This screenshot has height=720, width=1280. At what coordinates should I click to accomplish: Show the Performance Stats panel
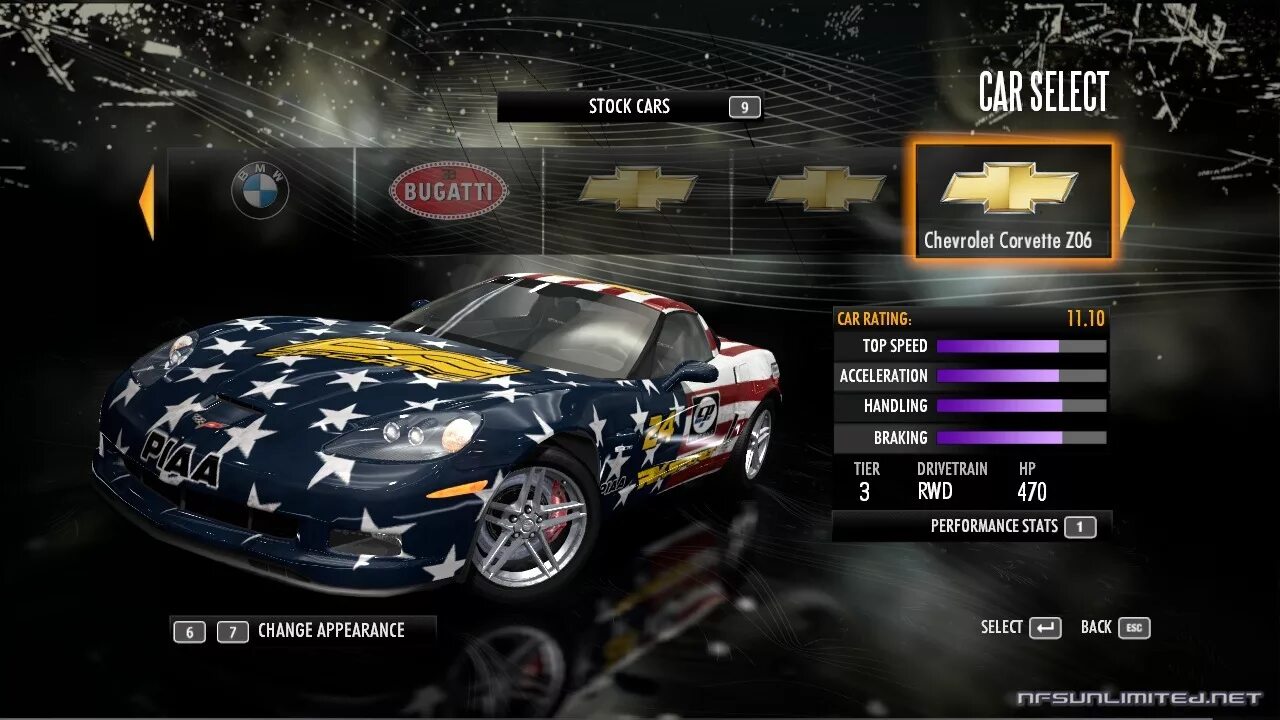tap(993, 526)
